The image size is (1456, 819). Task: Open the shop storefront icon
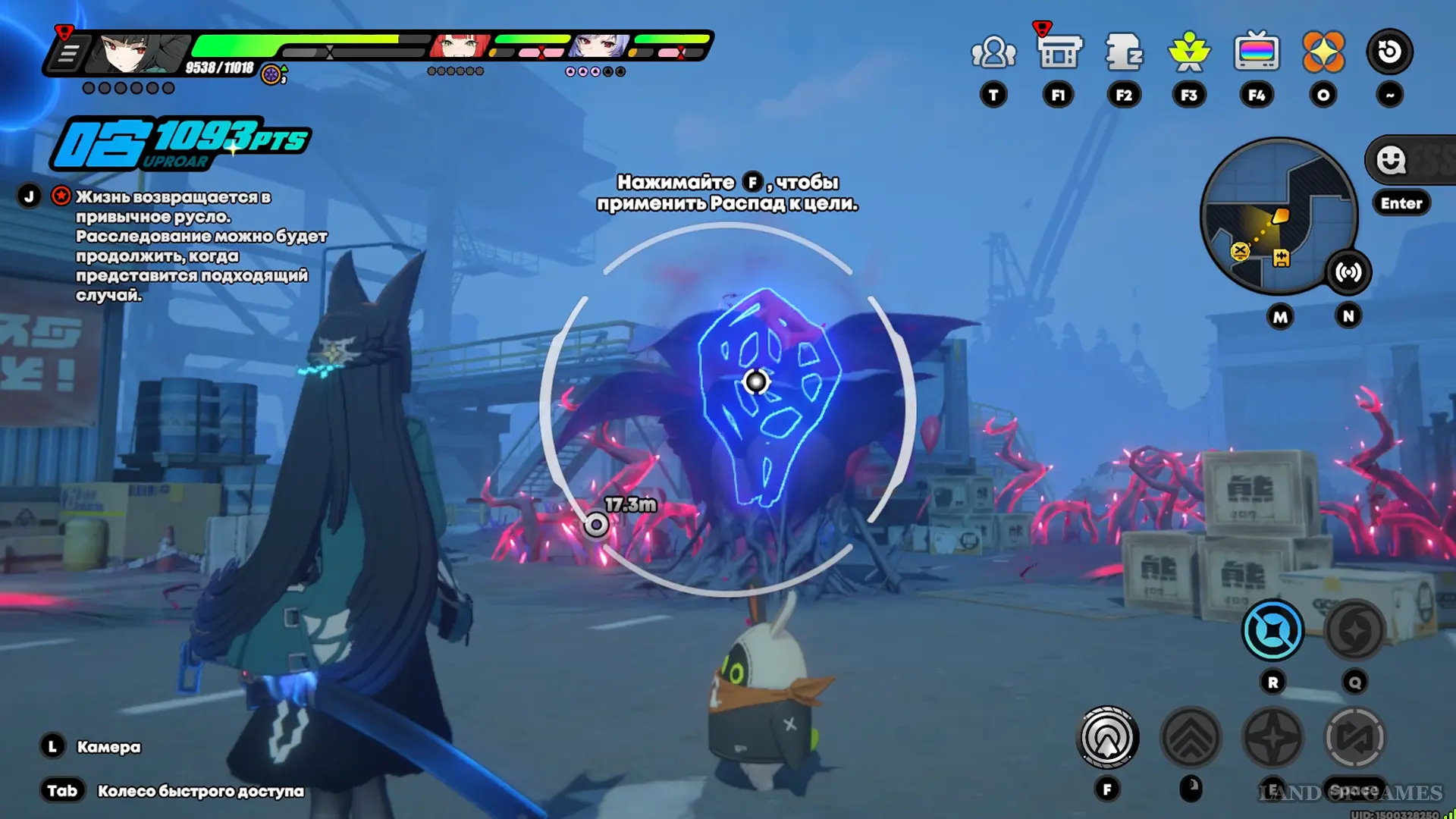tap(1059, 52)
